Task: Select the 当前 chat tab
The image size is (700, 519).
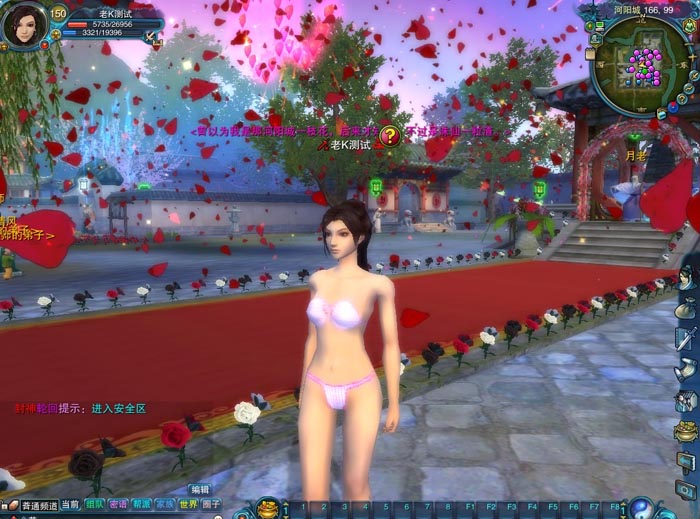Action: (x=70, y=505)
